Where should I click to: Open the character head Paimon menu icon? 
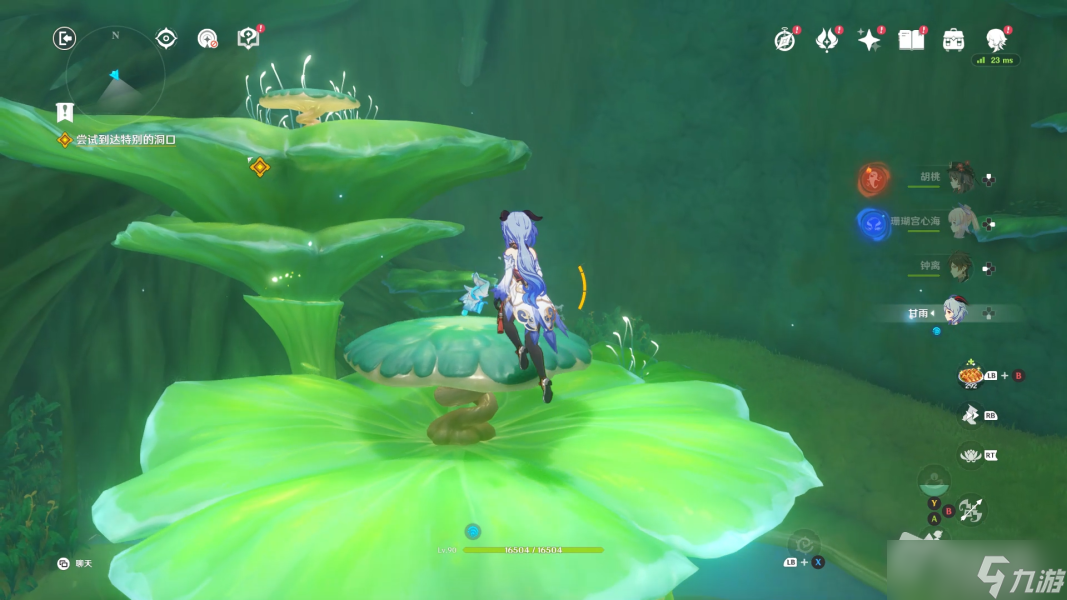[996, 39]
